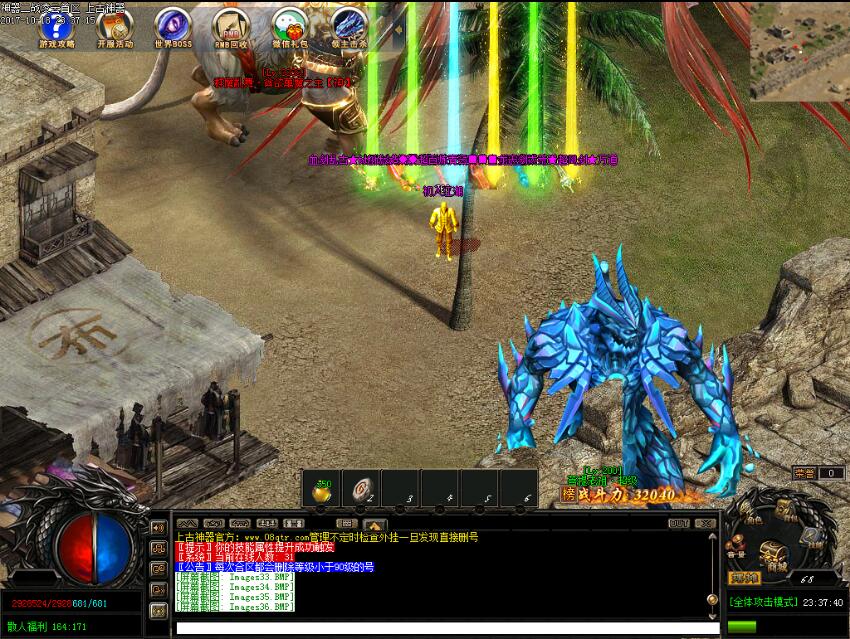850x639 pixels.
Task: Switch the 全体攻击模式 attack mode
Action: pos(762,603)
